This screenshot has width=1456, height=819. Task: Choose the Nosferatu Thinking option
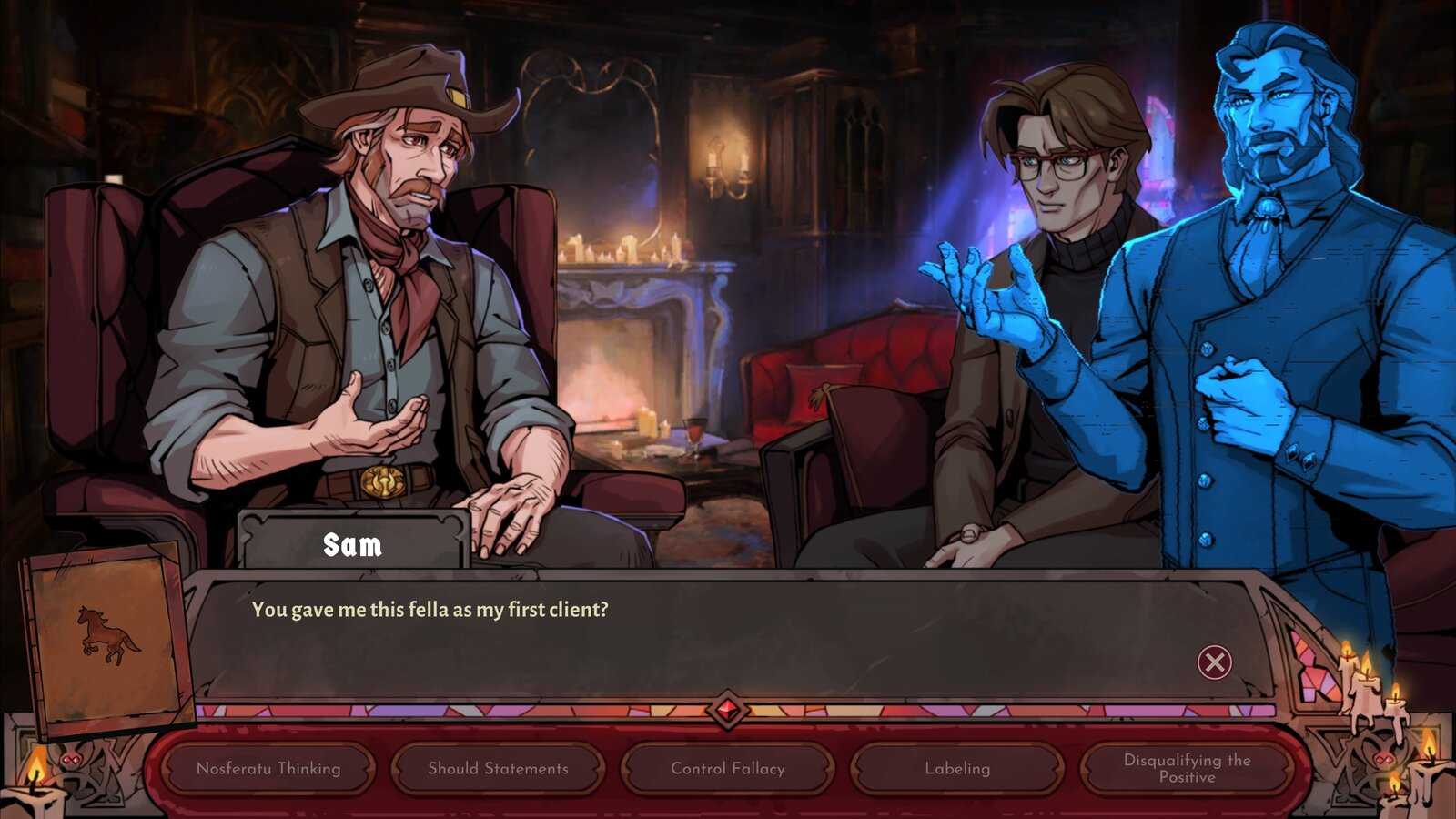click(268, 768)
